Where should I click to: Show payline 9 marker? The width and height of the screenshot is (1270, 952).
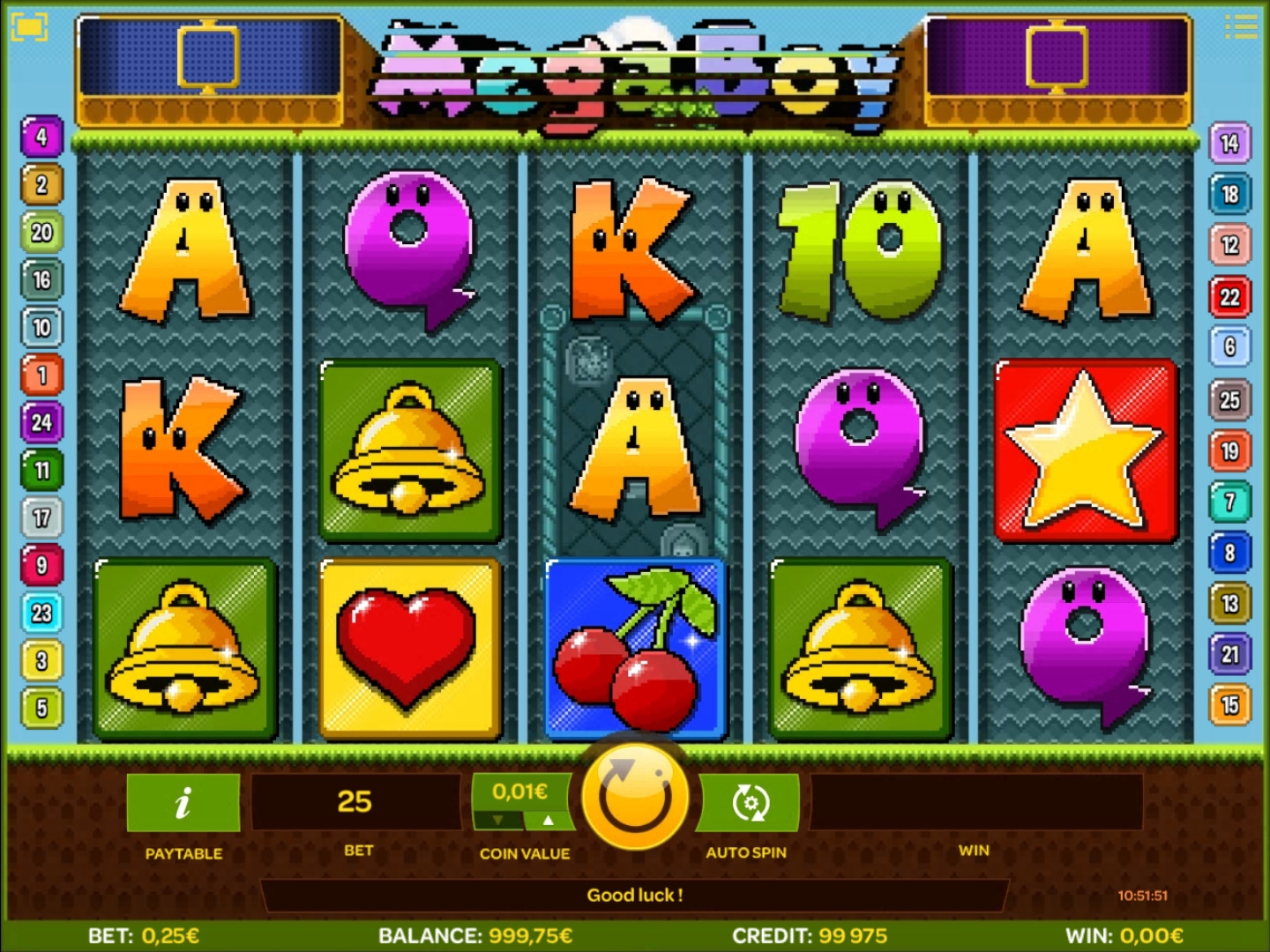click(x=41, y=566)
